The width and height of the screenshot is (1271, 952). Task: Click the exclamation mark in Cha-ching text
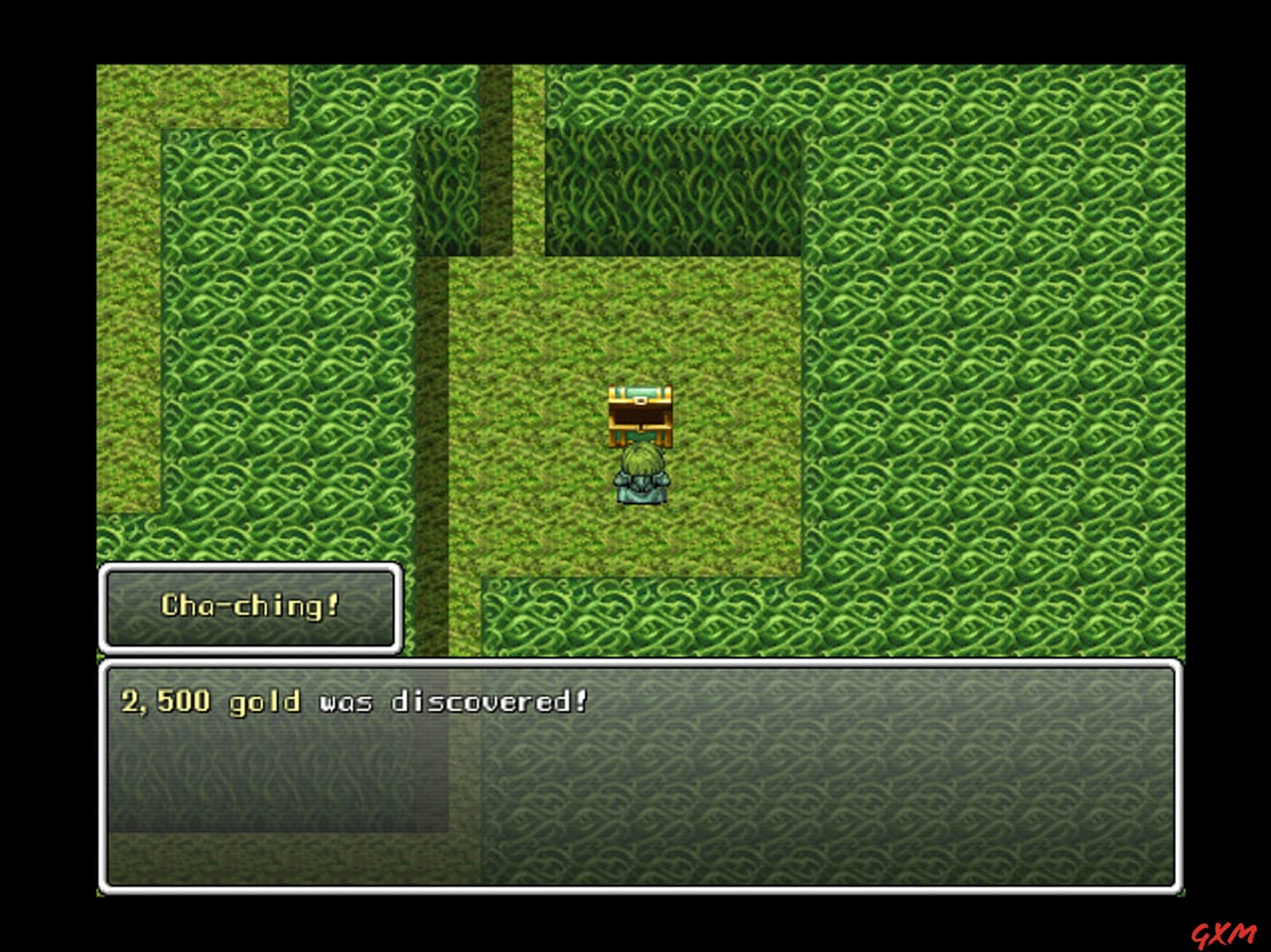pyautogui.click(x=334, y=604)
